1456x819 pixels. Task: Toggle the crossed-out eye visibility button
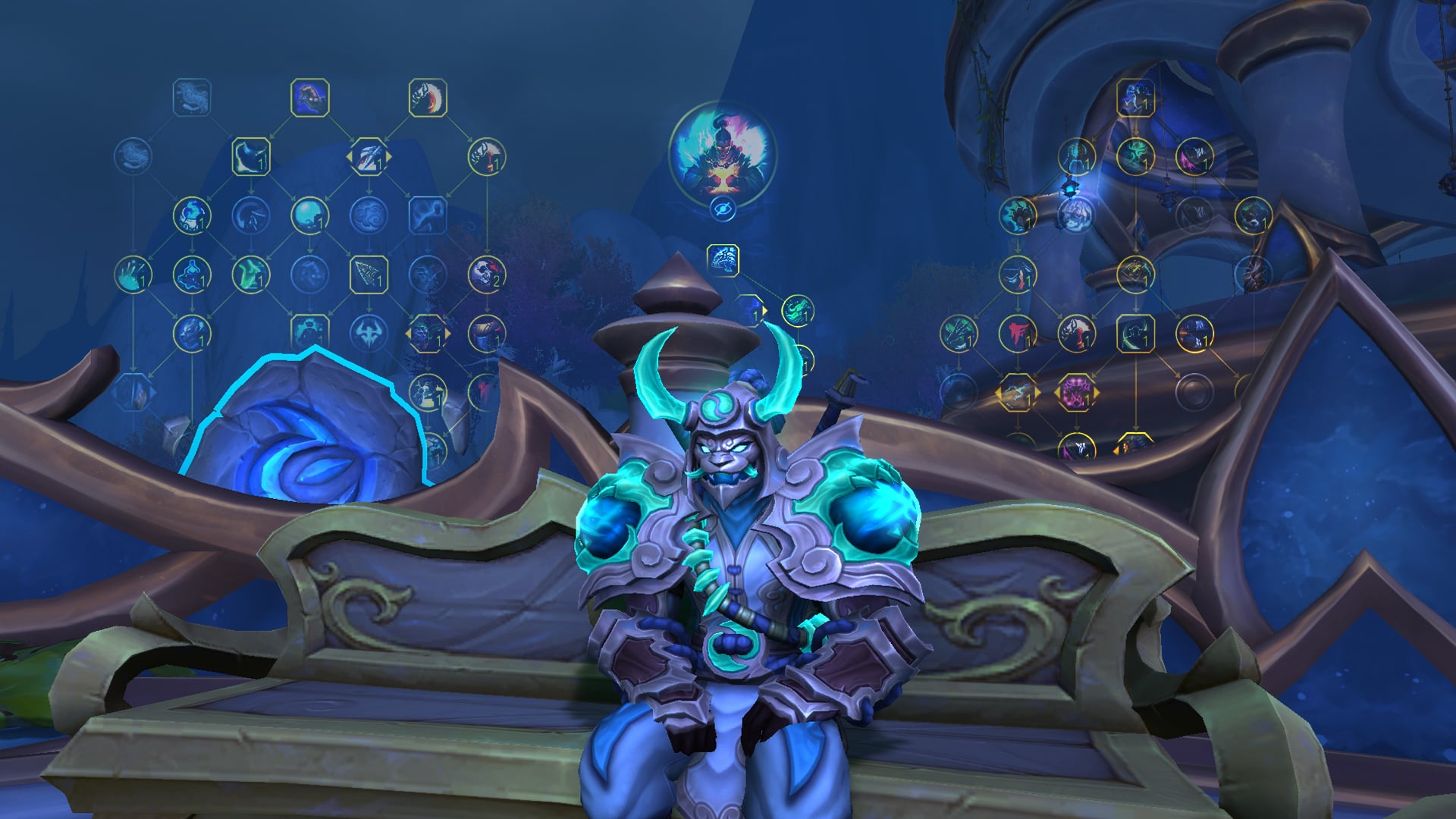(723, 209)
